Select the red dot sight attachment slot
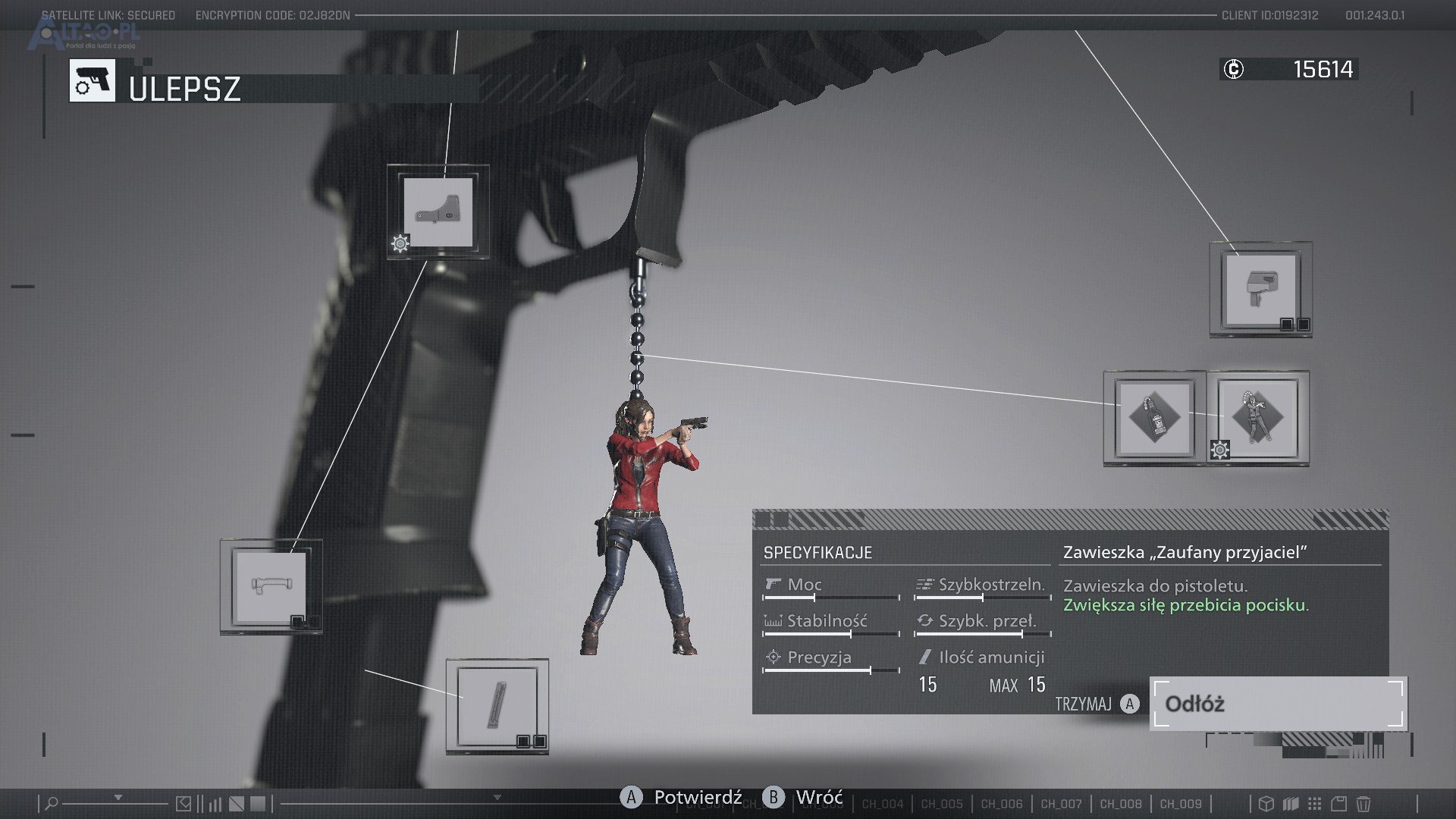Screen dimensions: 1456x819 [x=438, y=212]
